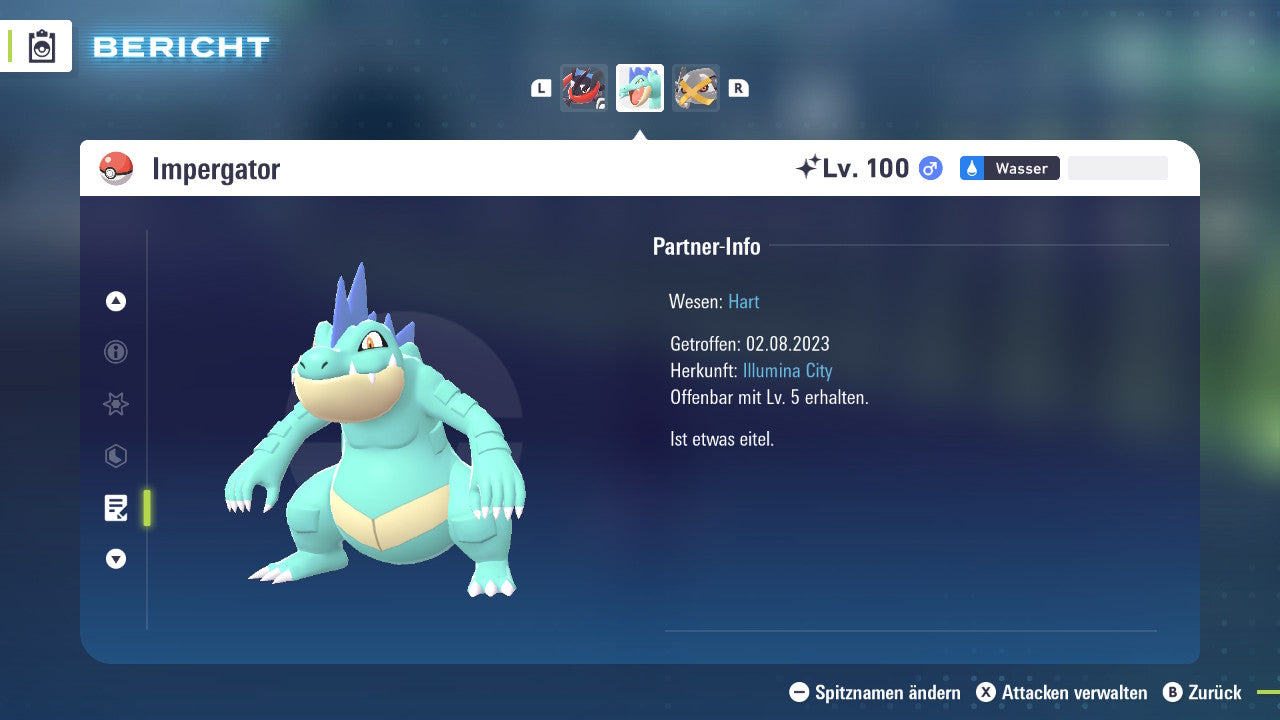Select the male gender symbol beside Lv. 100

929,169
